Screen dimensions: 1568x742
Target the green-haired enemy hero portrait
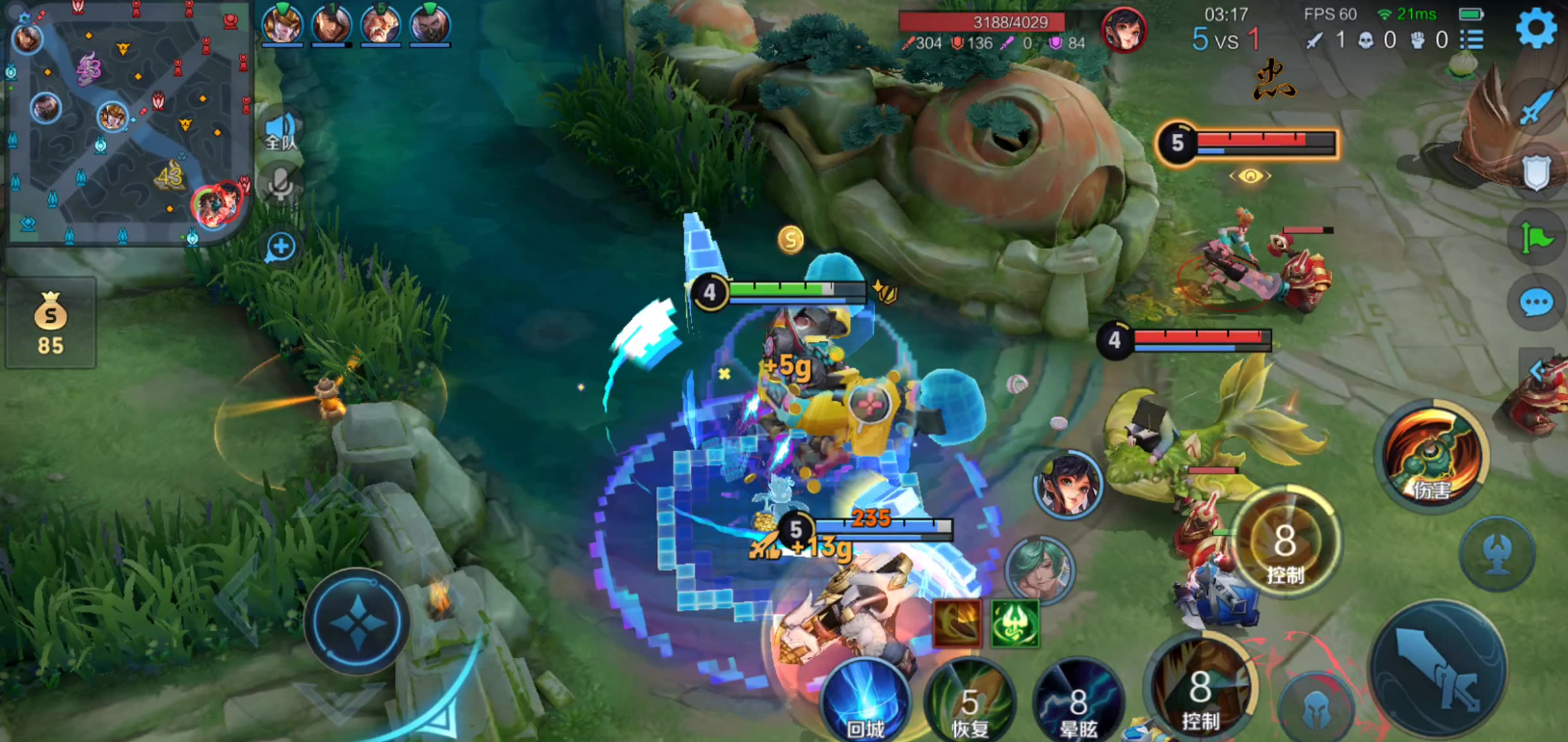[1039, 569]
